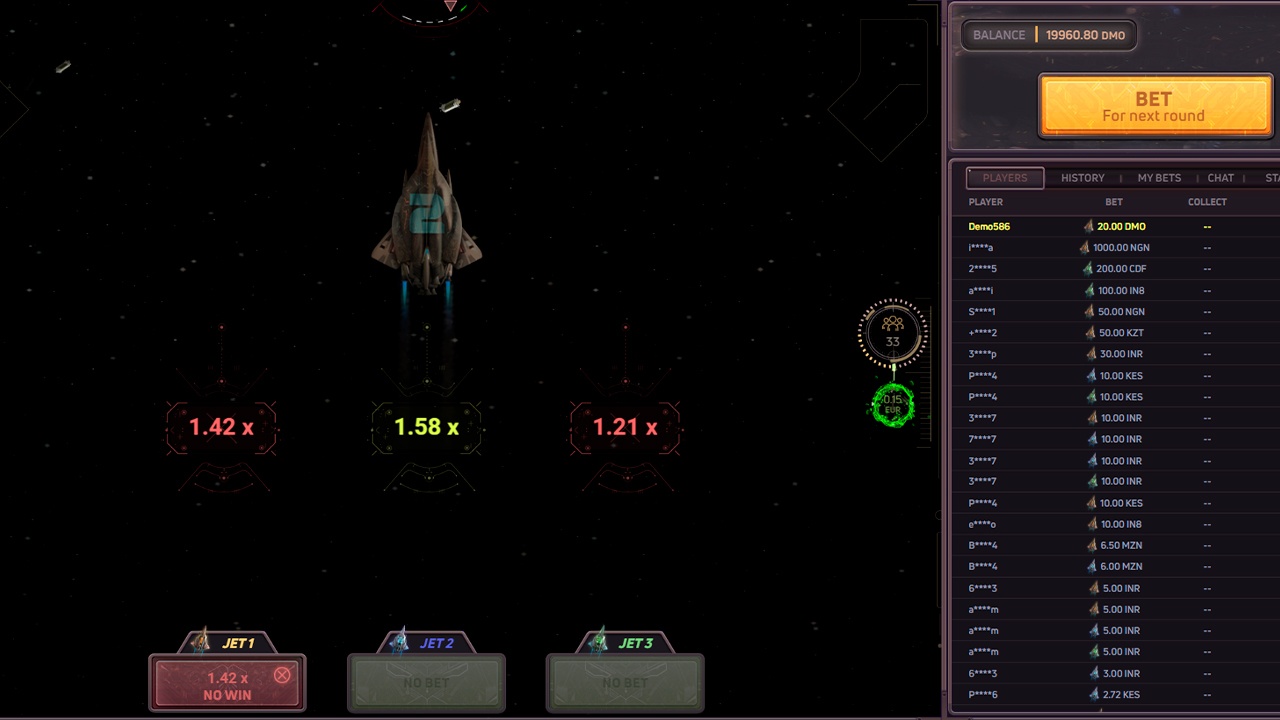The width and height of the screenshot is (1280, 720).
Task: Click the player count icon showing 33
Action: click(x=892, y=332)
